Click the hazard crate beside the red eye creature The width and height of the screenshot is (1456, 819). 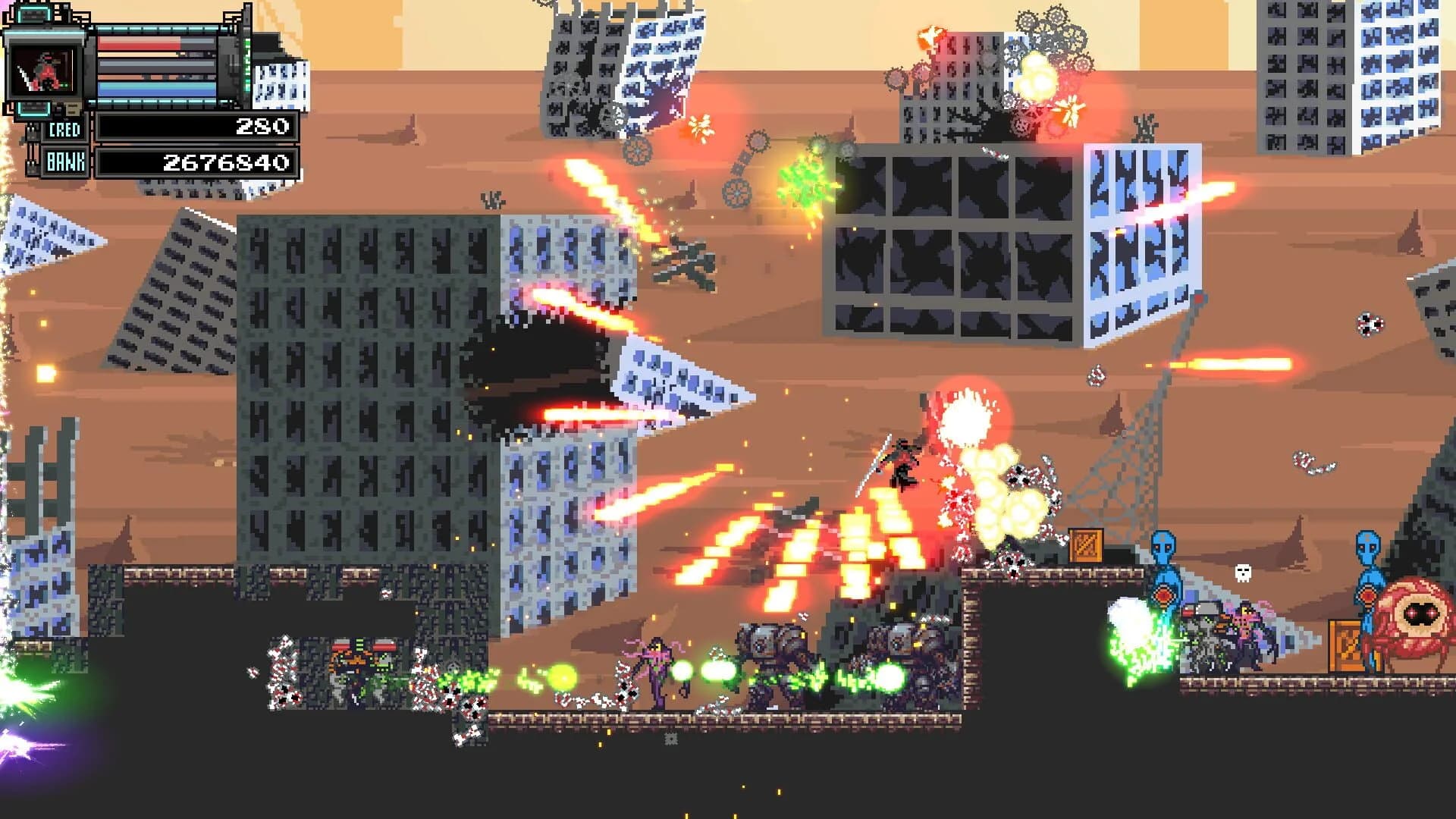(1345, 647)
